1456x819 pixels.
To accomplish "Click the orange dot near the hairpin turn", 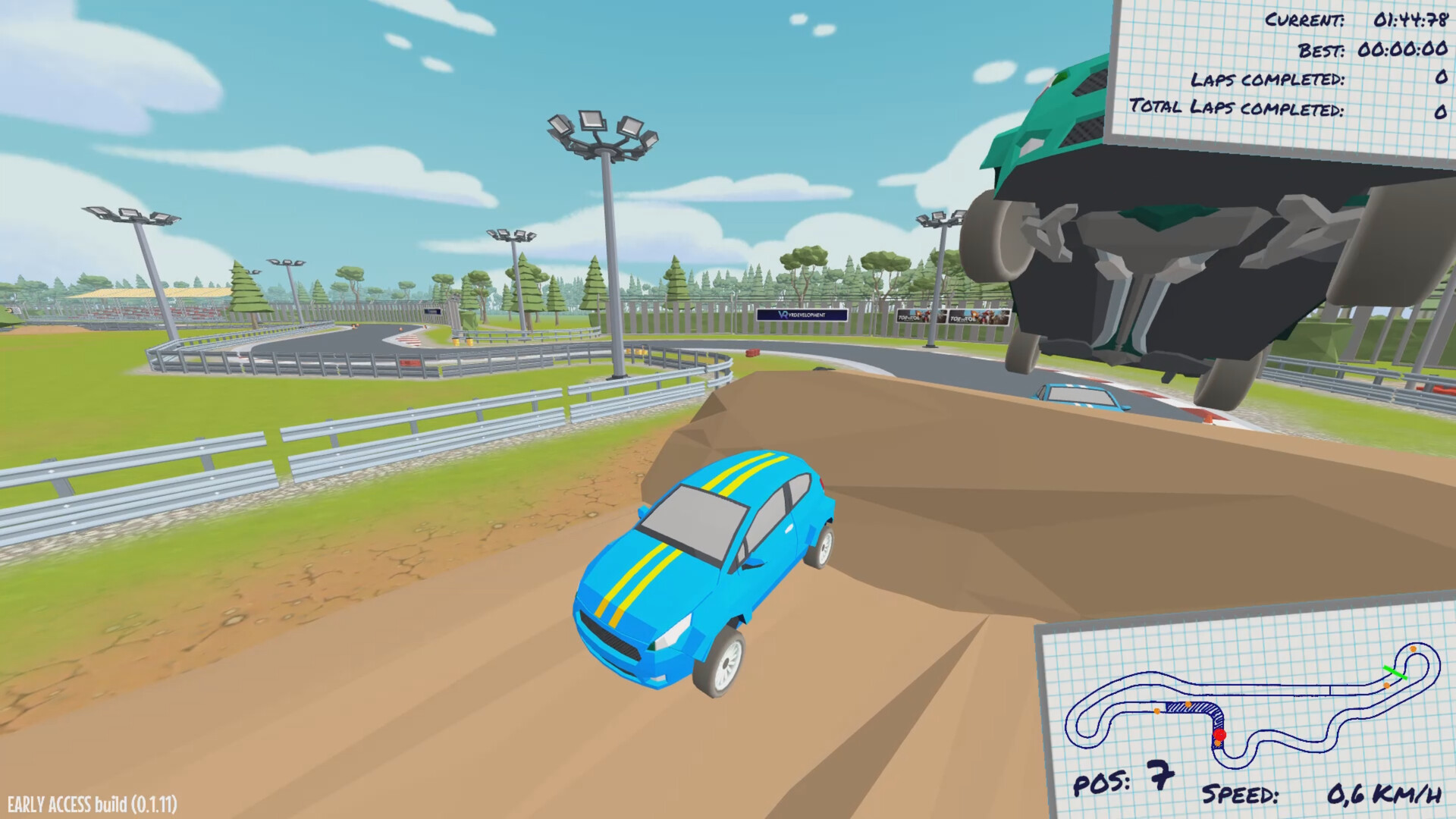I will 1412,649.
